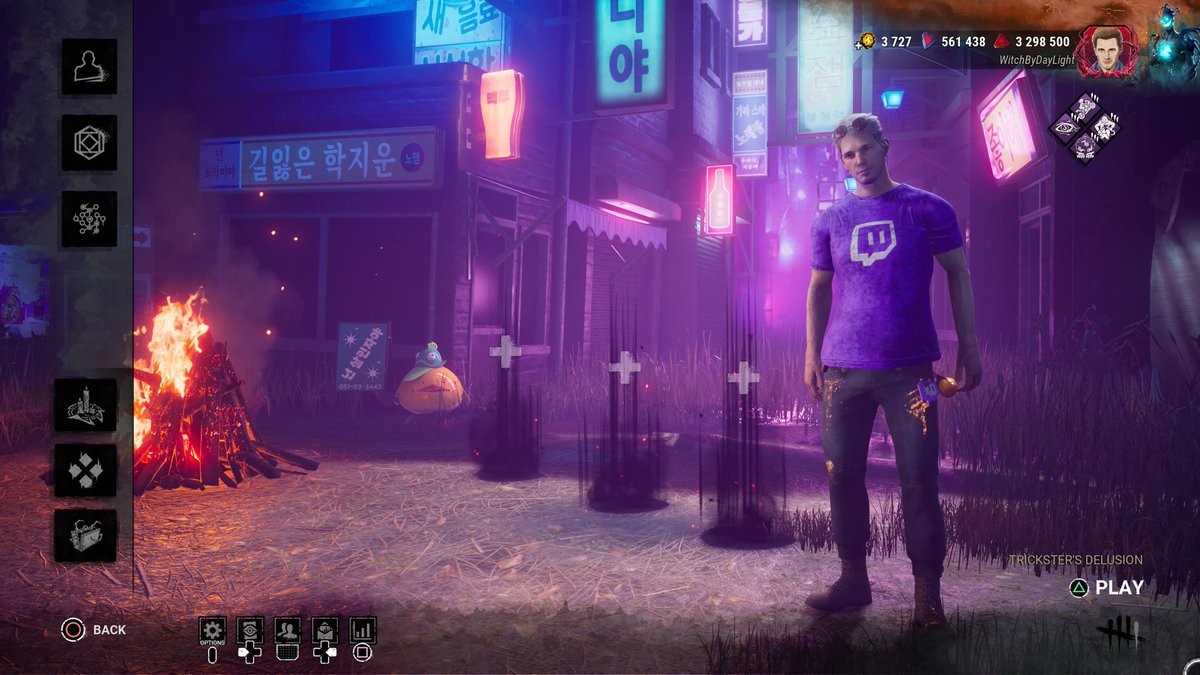
Task: Open the envelope inbox icon
Action: pyautogui.click(x=325, y=630)
